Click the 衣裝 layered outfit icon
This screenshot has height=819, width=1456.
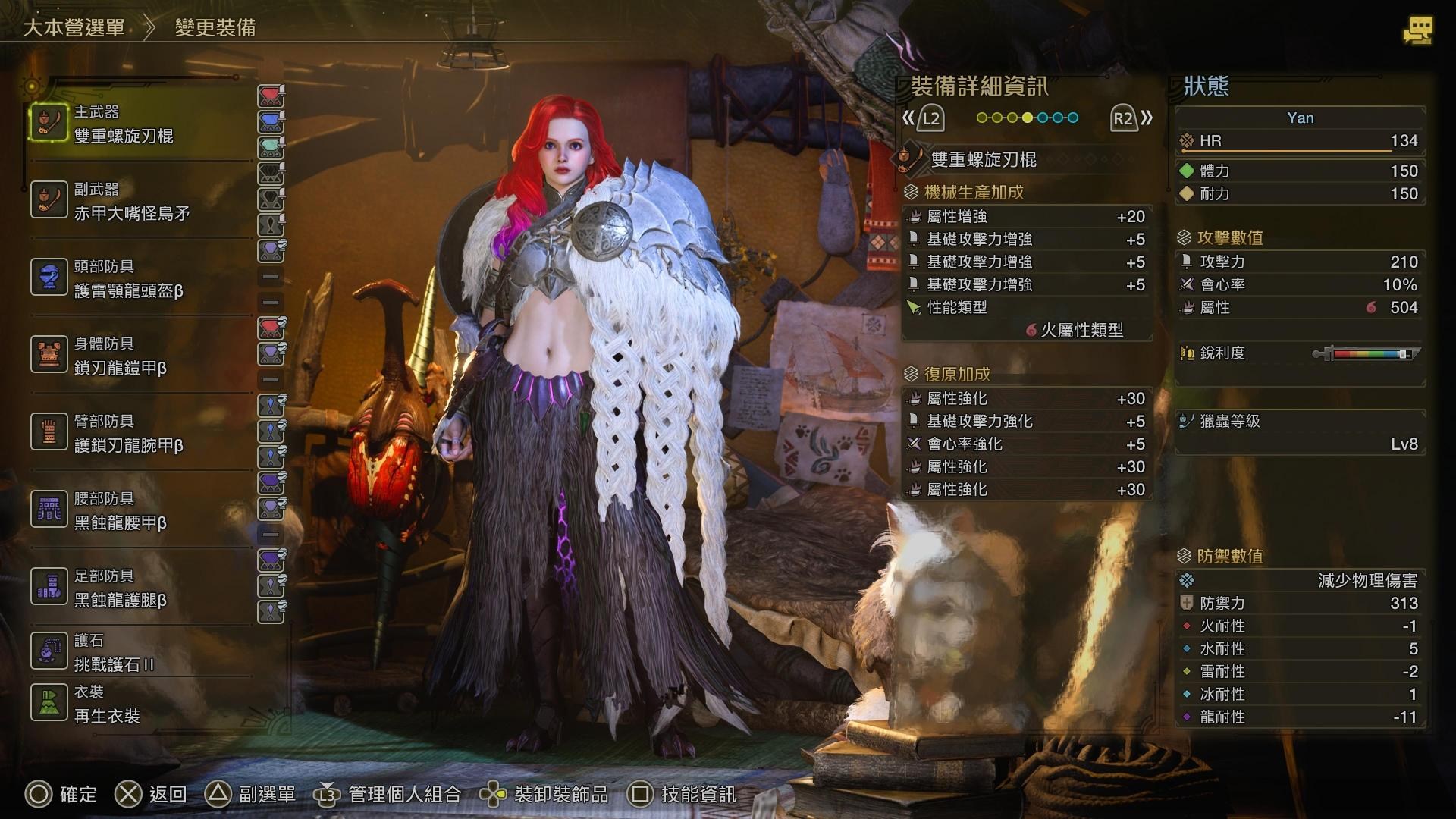coord(49,701)
